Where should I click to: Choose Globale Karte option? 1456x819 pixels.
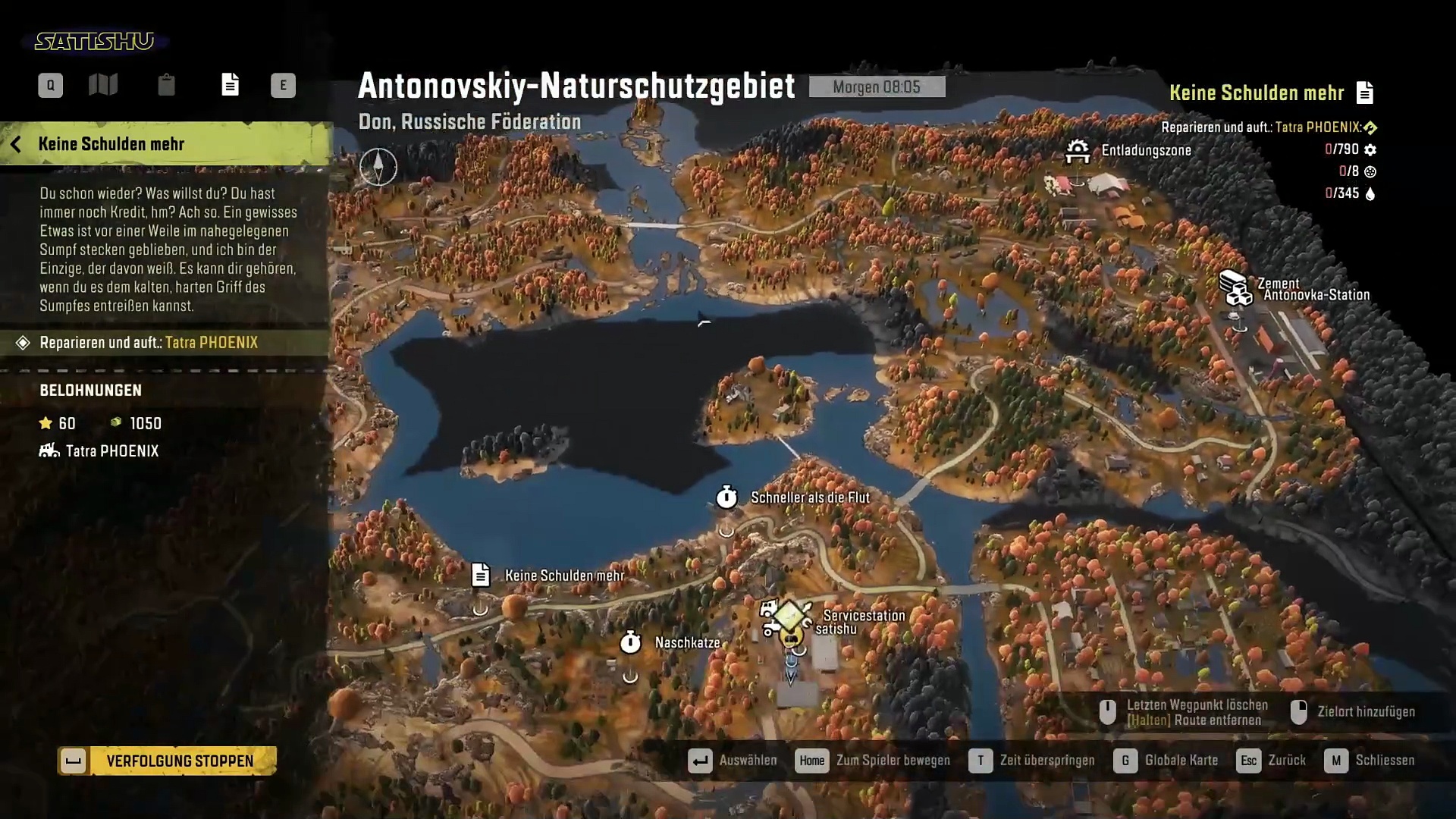(x=1166, y=761)
